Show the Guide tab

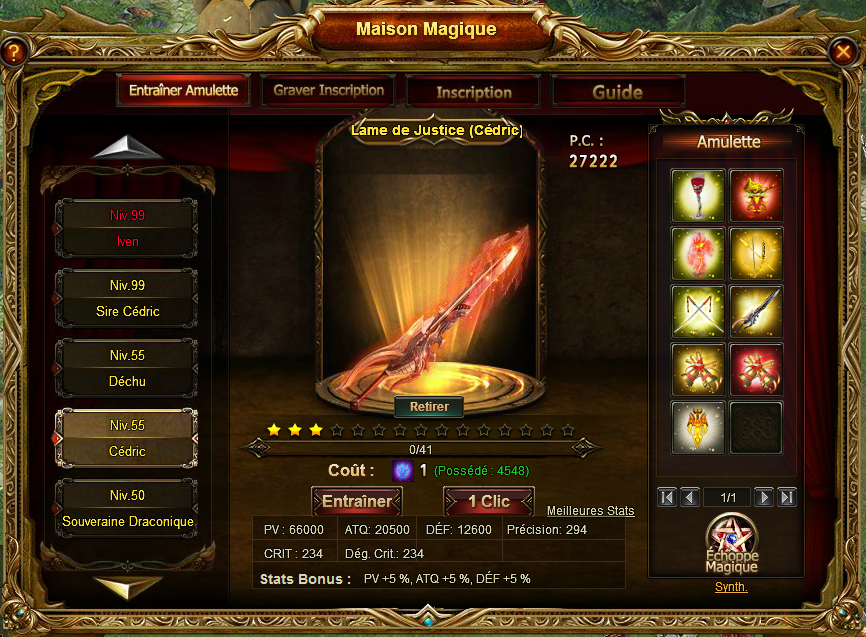617,92
